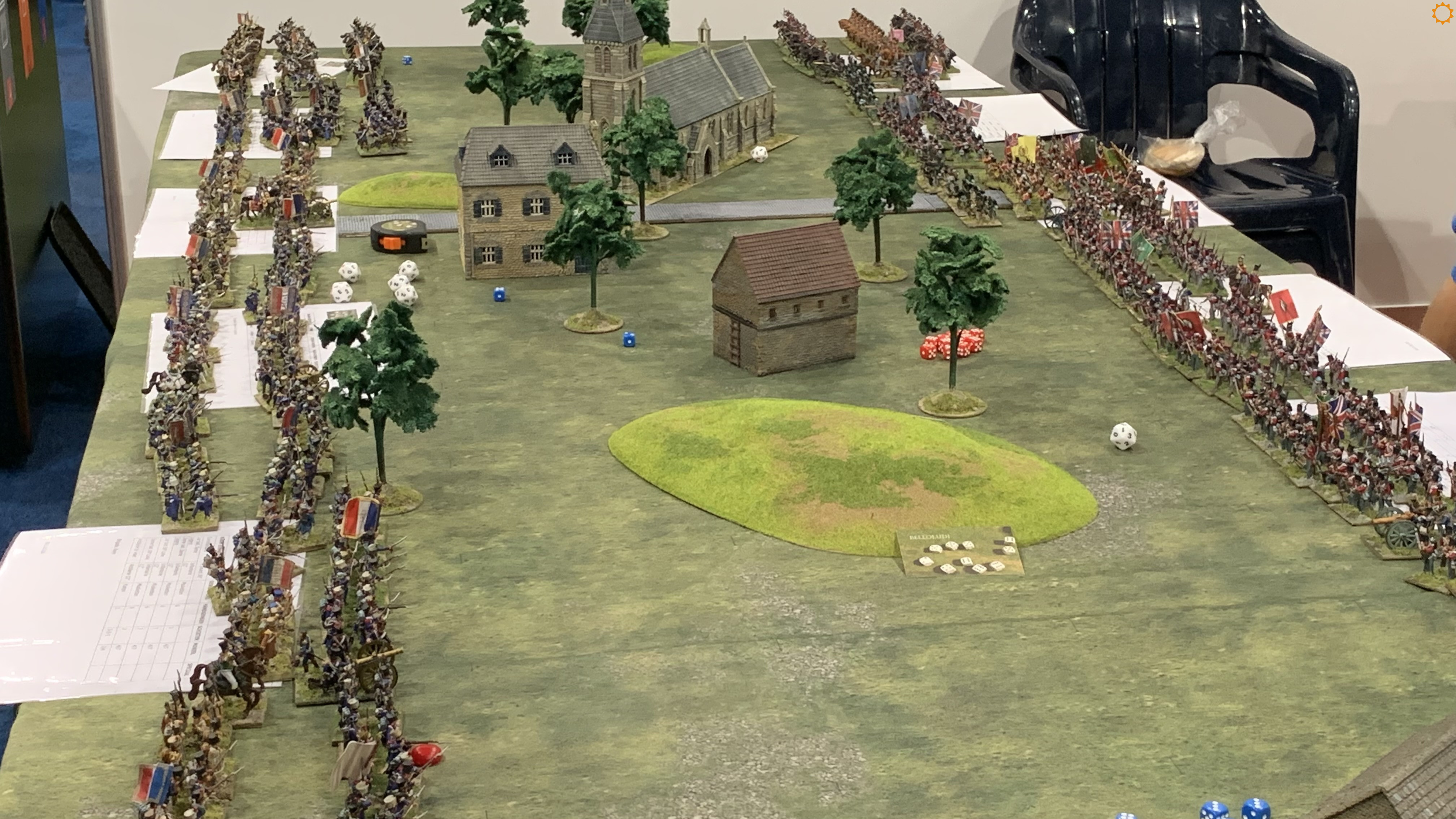
Task: Click the orange sun icon
Action: (x=1442, y=13)
